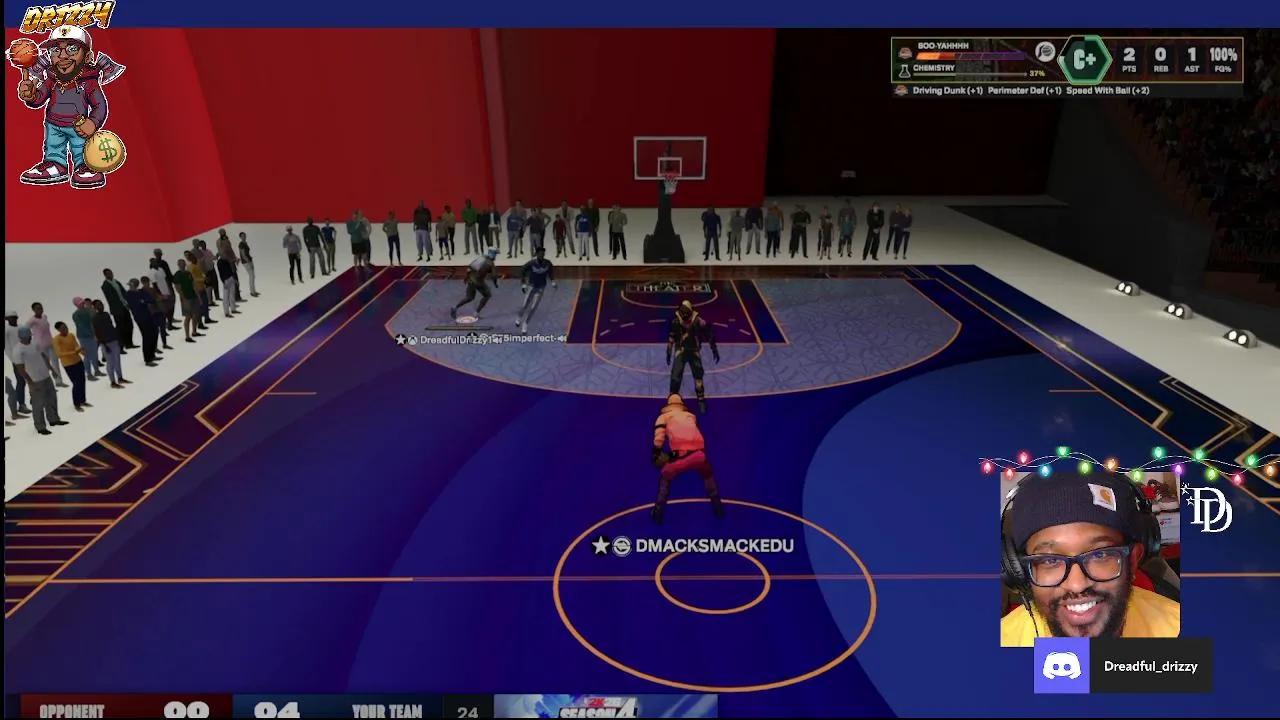
Task: Toggle the Speed With Ball (+2) boost
Action: (x=1108, y=90)
